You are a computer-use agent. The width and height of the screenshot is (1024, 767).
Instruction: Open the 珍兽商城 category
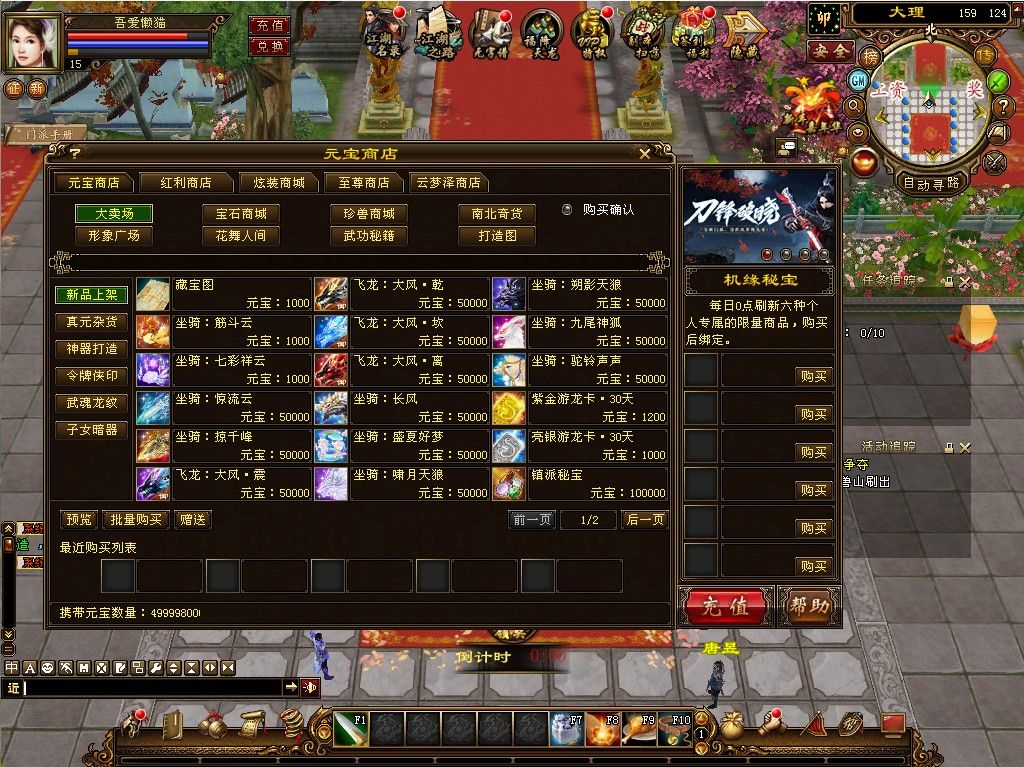click(369, 214)
